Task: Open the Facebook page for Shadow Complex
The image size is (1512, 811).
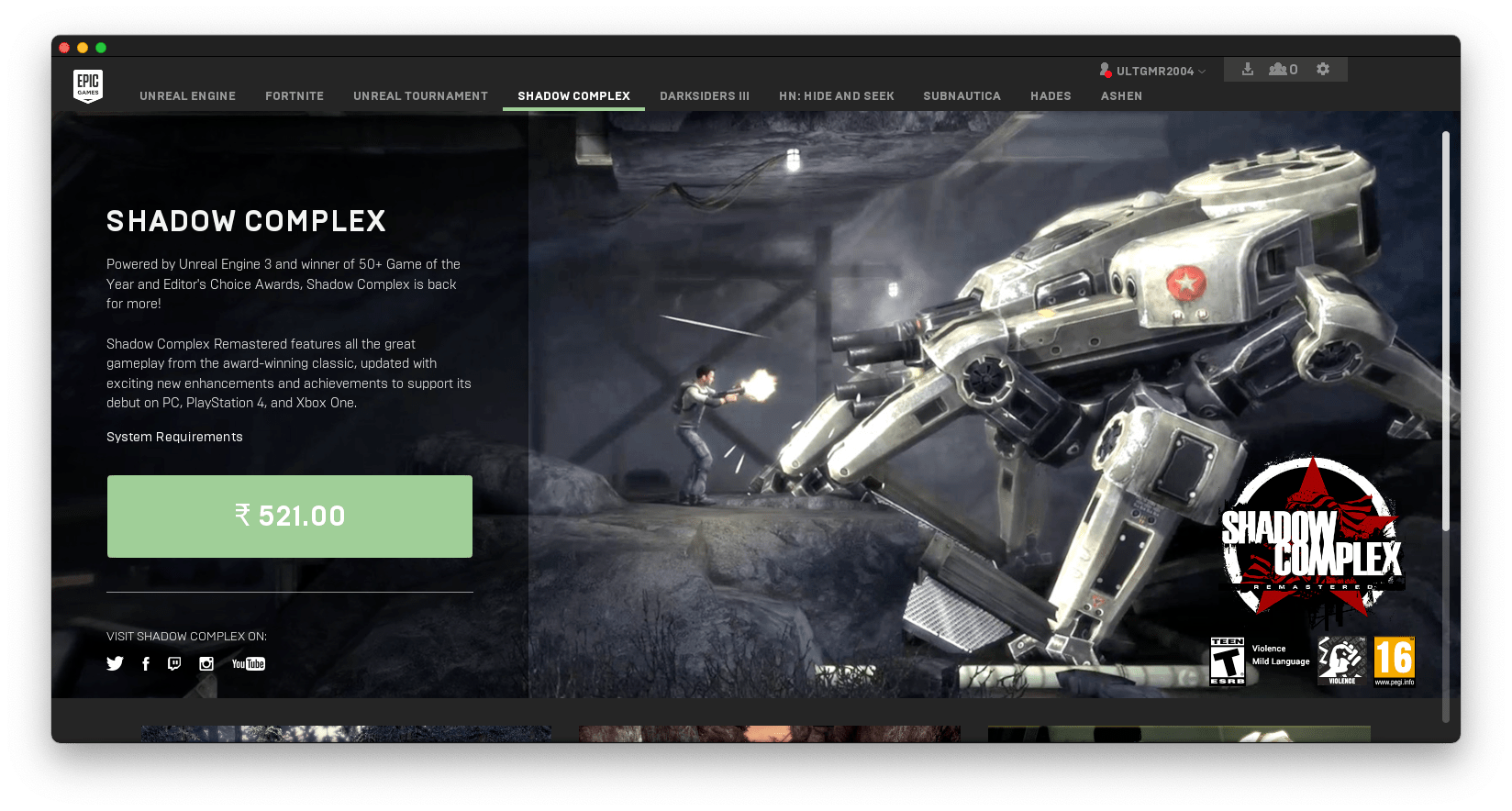Action: (145, 663)
